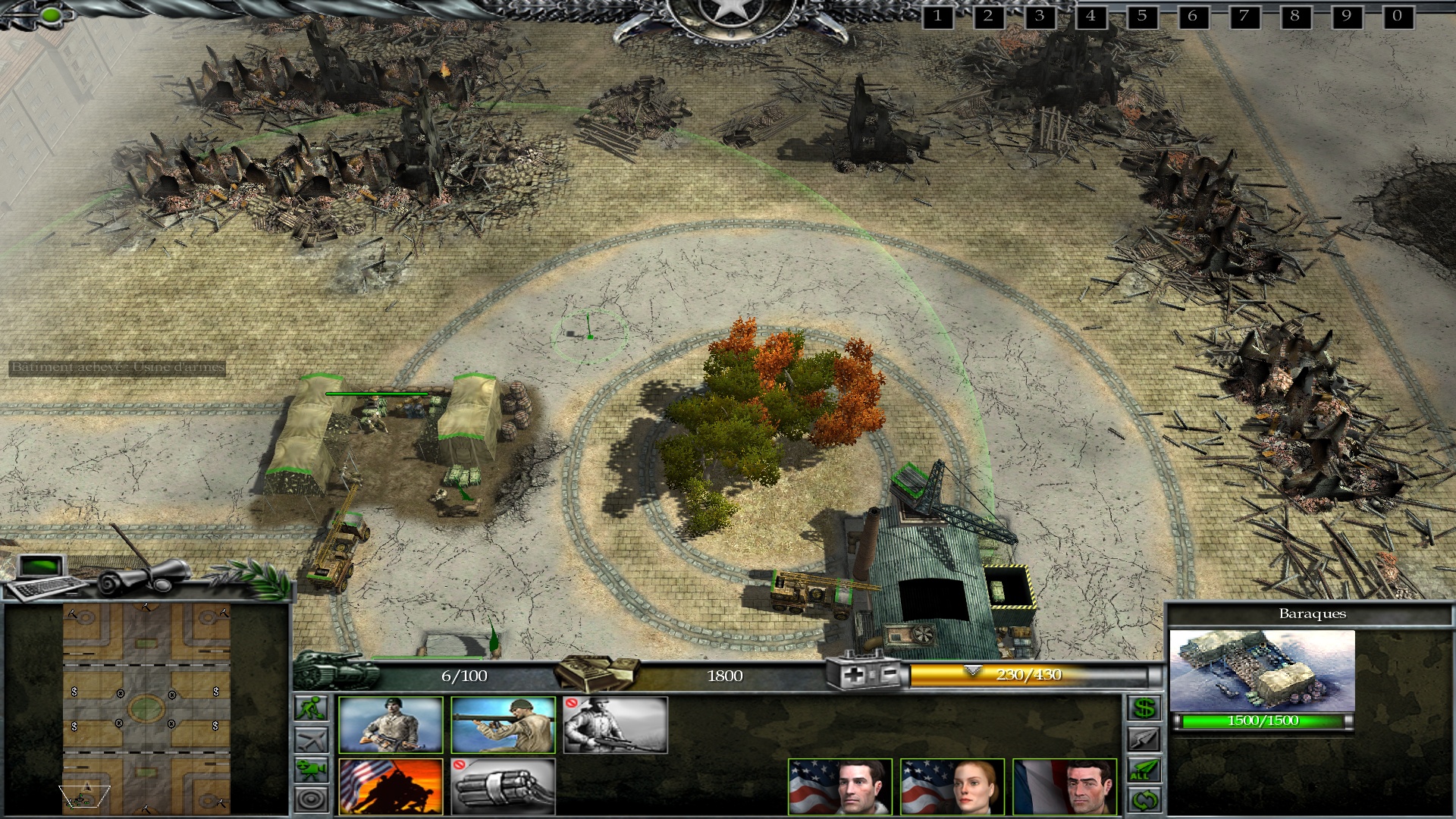The width and height of the screenshot is (1456, 819).
Task: Choose the red-haired female hero portrait
Action: click(x=952, y=786)
